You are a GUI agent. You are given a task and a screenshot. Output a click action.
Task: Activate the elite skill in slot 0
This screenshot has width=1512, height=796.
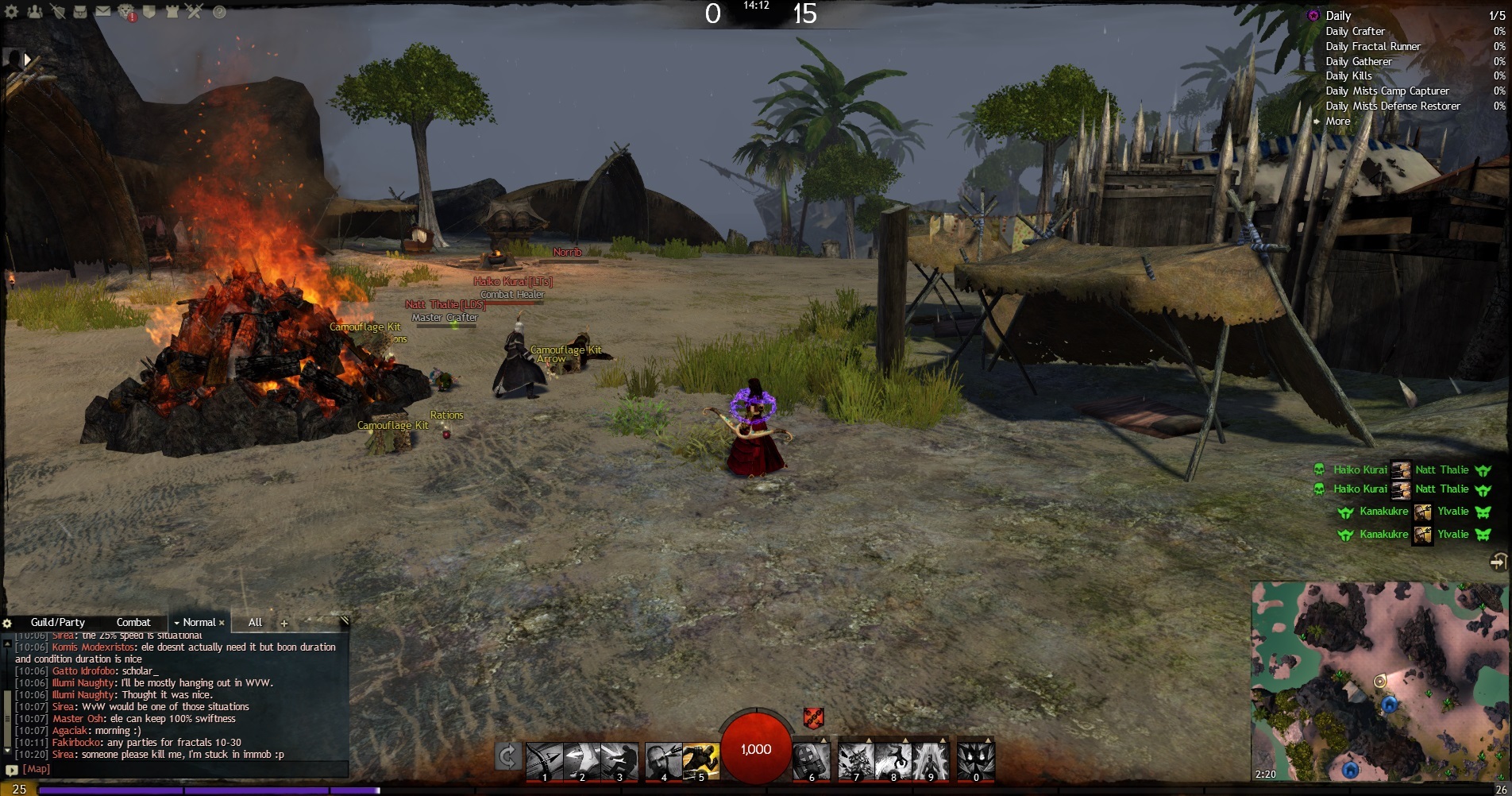point(976,761)
